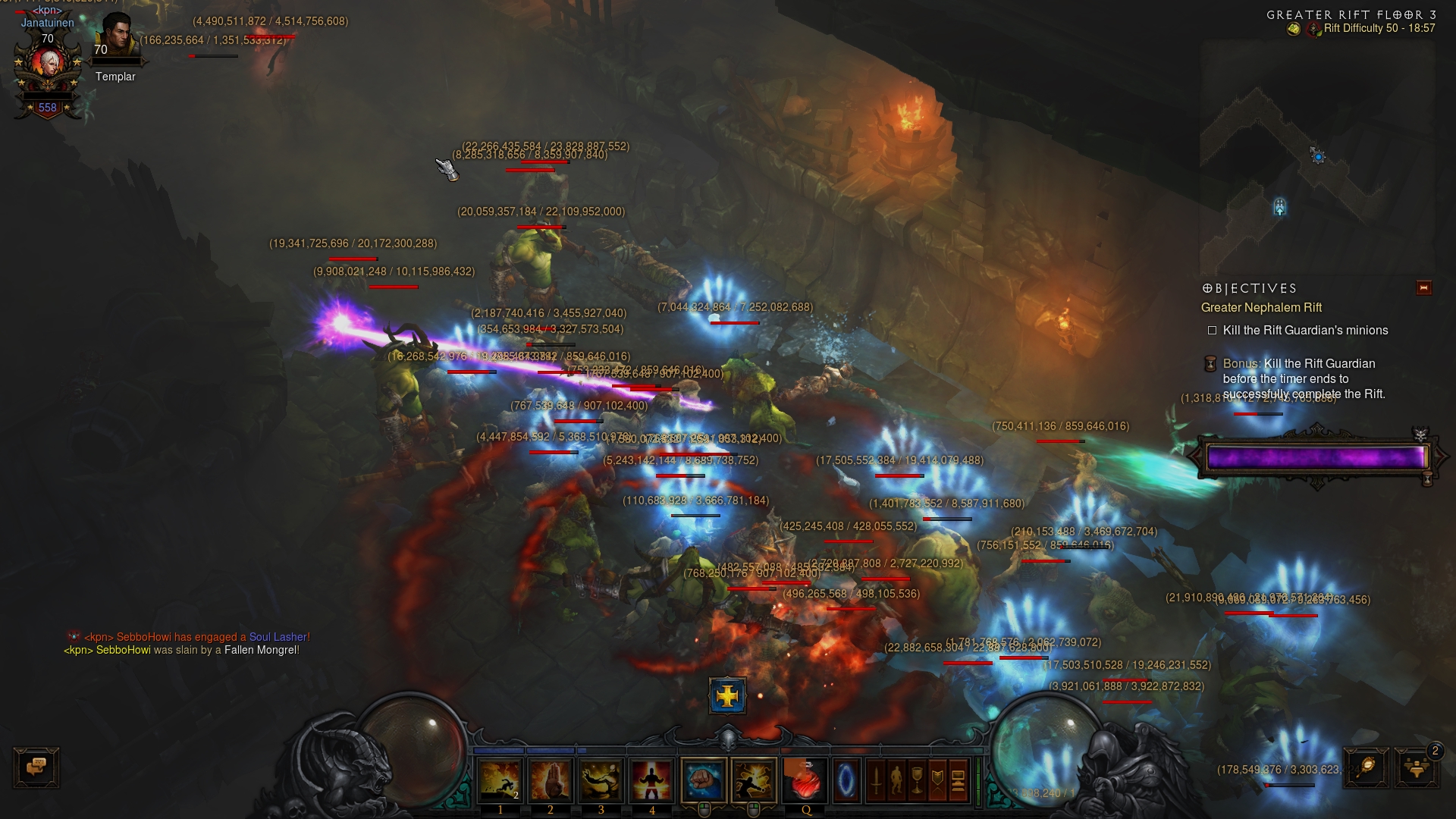Activate the glowing standing figure skill in slot 4
Screen dimensions: 1456x819
[651, 780]
